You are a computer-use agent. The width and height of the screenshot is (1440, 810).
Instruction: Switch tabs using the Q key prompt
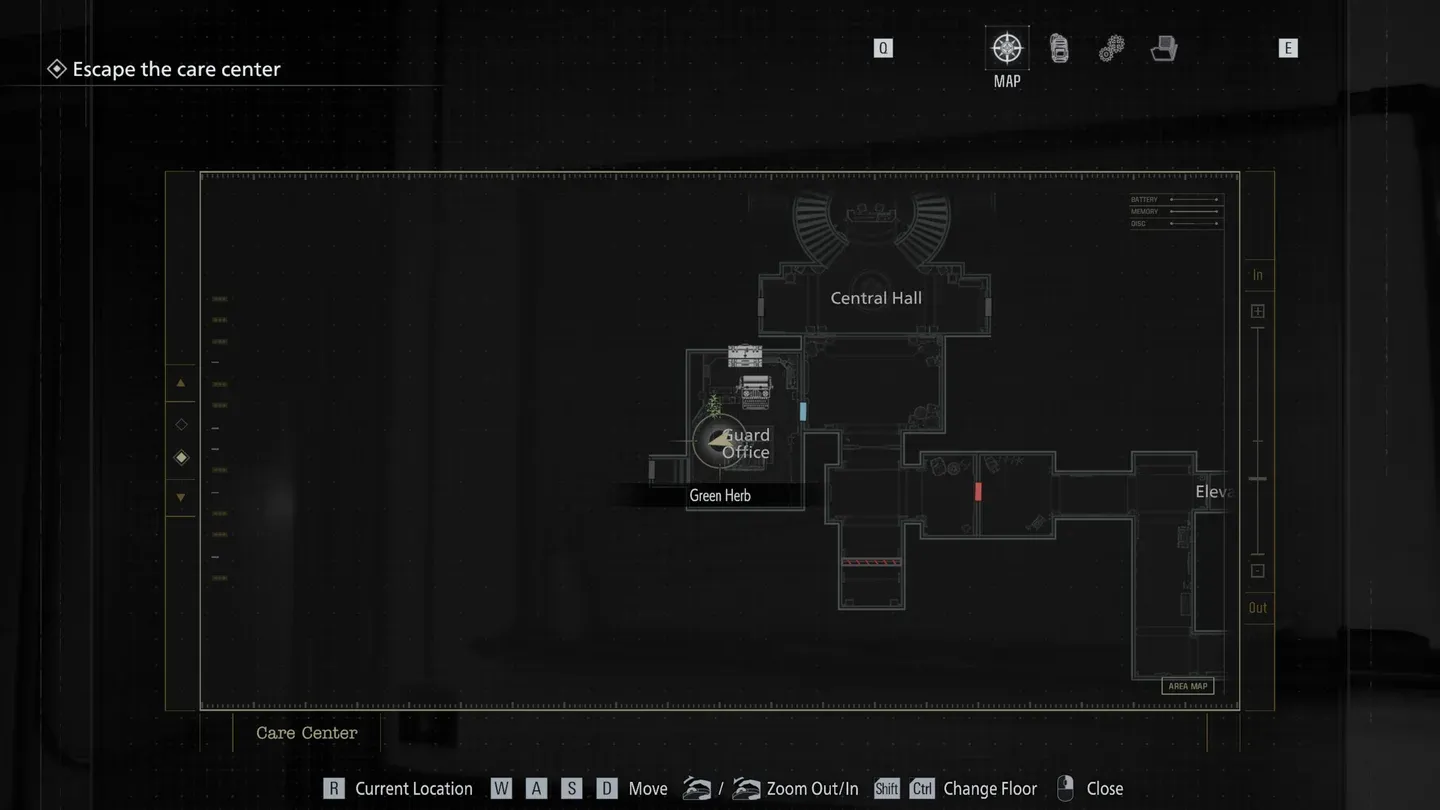click(883, 47)
